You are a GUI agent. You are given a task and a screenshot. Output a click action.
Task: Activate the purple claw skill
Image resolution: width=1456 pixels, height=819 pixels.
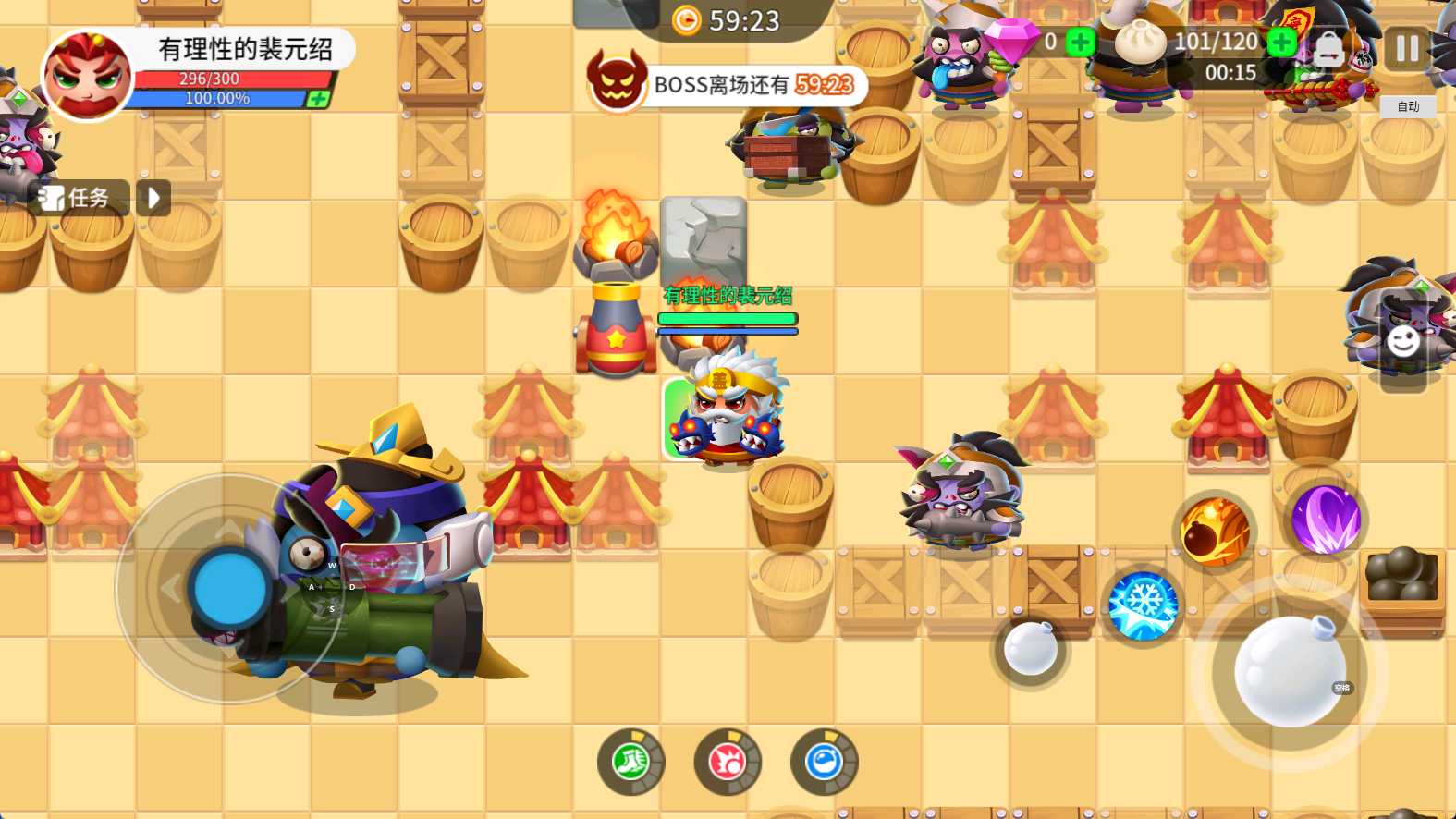1326,520
